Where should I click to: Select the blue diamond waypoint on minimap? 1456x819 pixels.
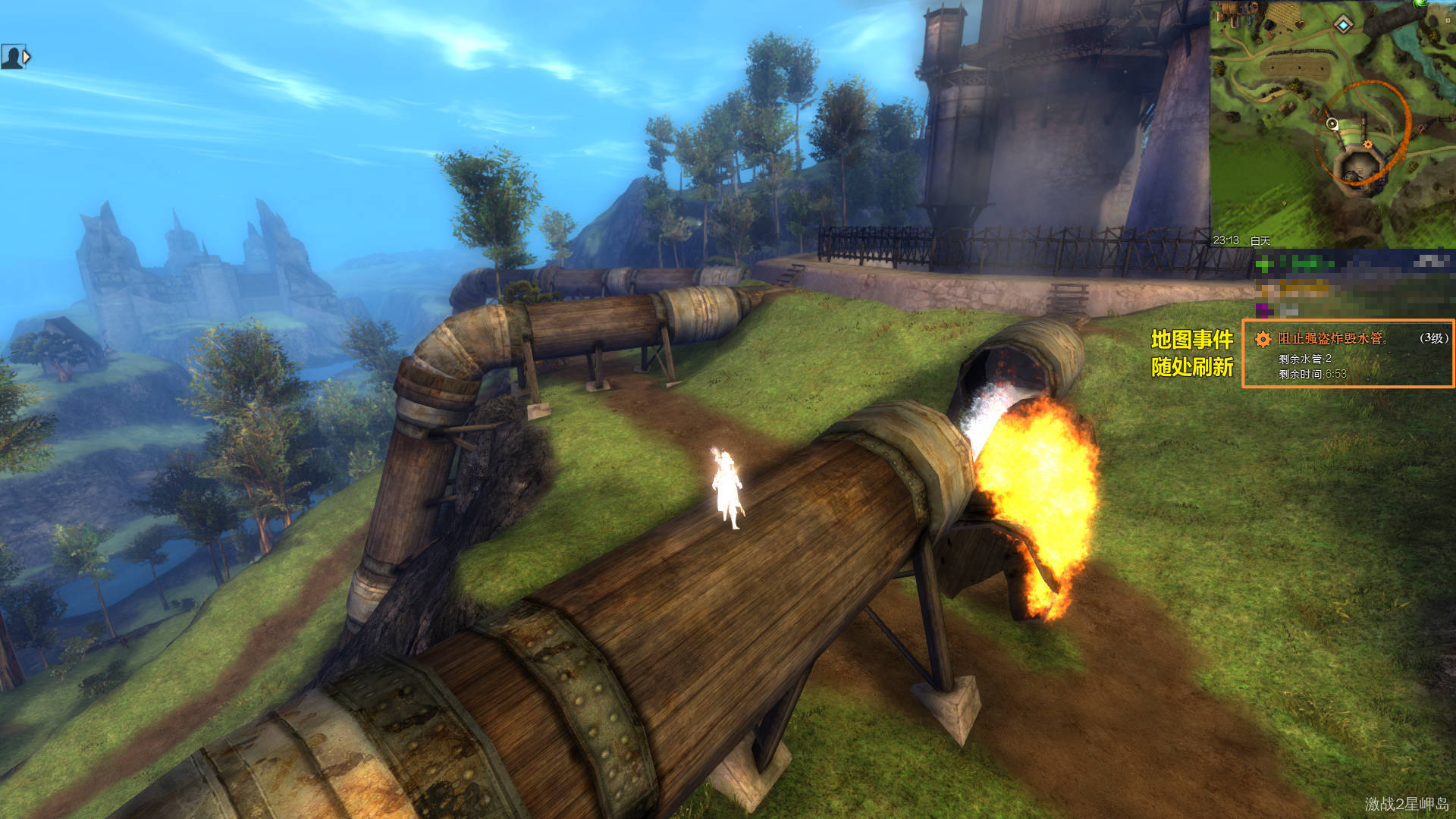1343,25
